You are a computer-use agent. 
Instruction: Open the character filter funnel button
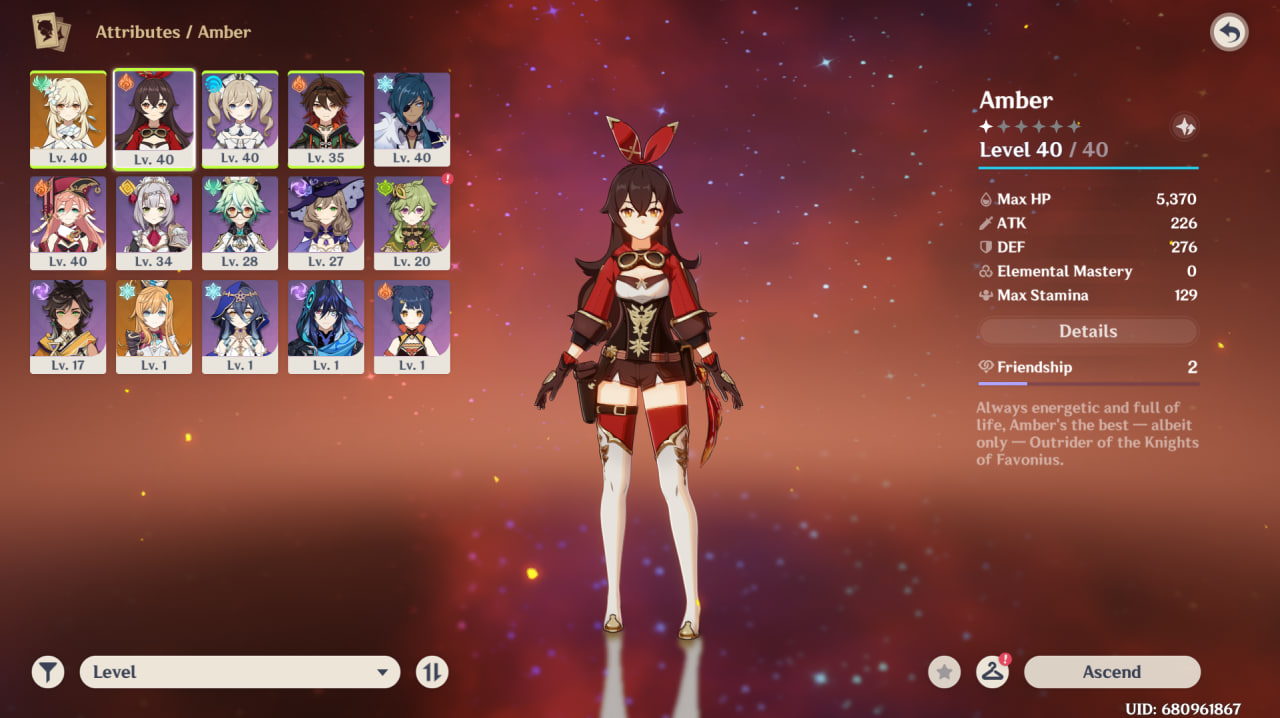(x=48, y=672)
